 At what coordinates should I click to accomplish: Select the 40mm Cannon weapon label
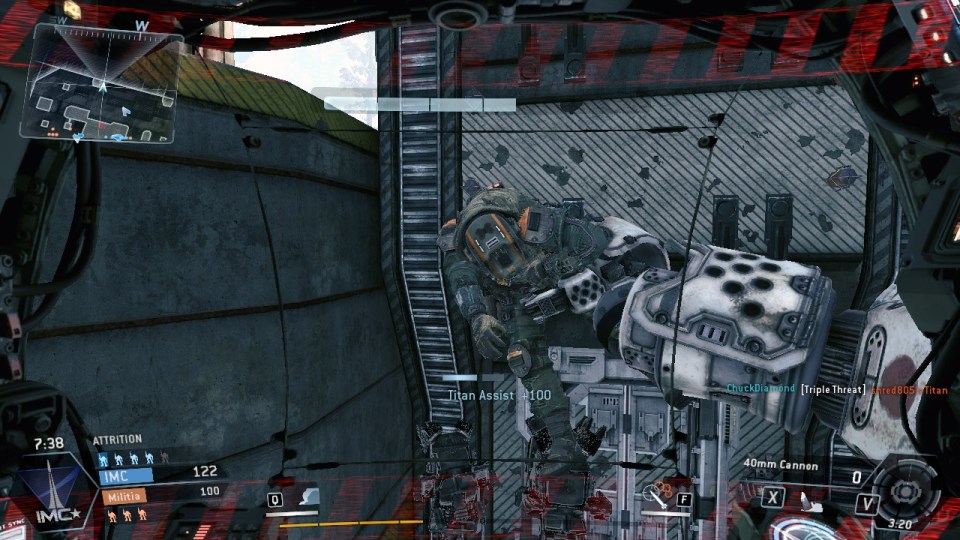[x=781, y=465]
